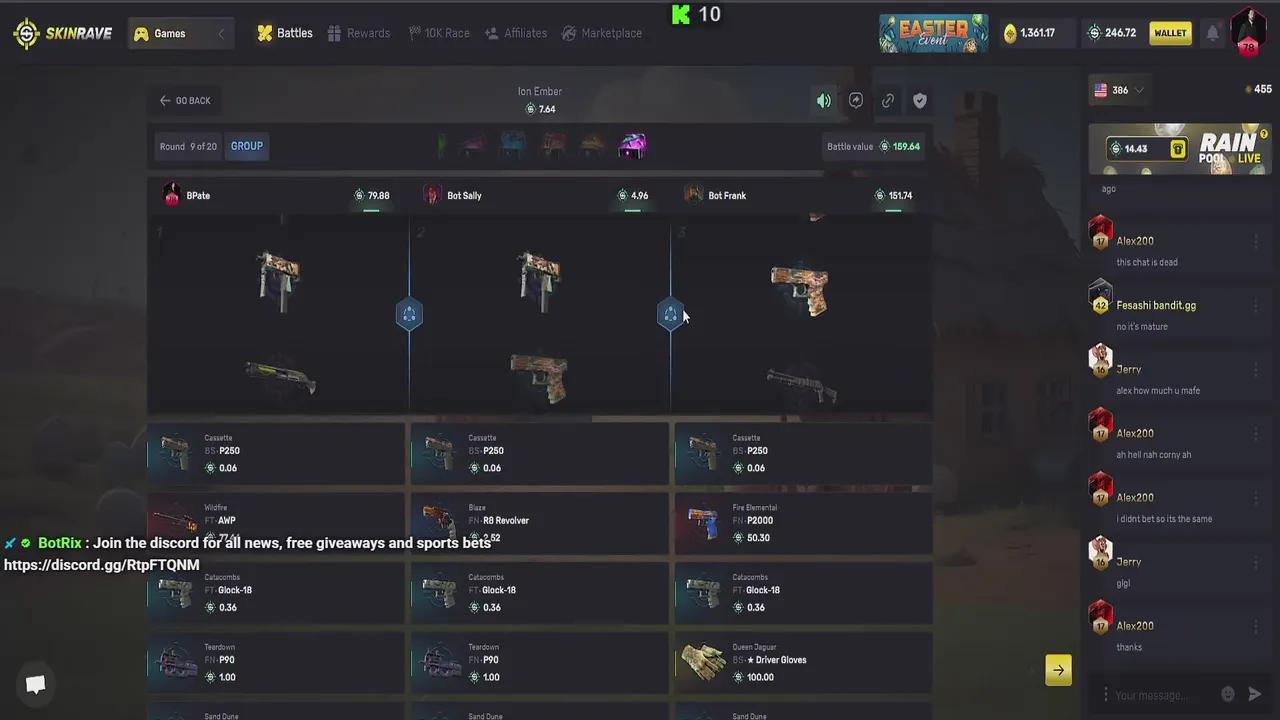Viewport: 1280px width, 720px height.
Task: Expand chat options via the yellow arrow
Action: click(x=1058, y=670)
